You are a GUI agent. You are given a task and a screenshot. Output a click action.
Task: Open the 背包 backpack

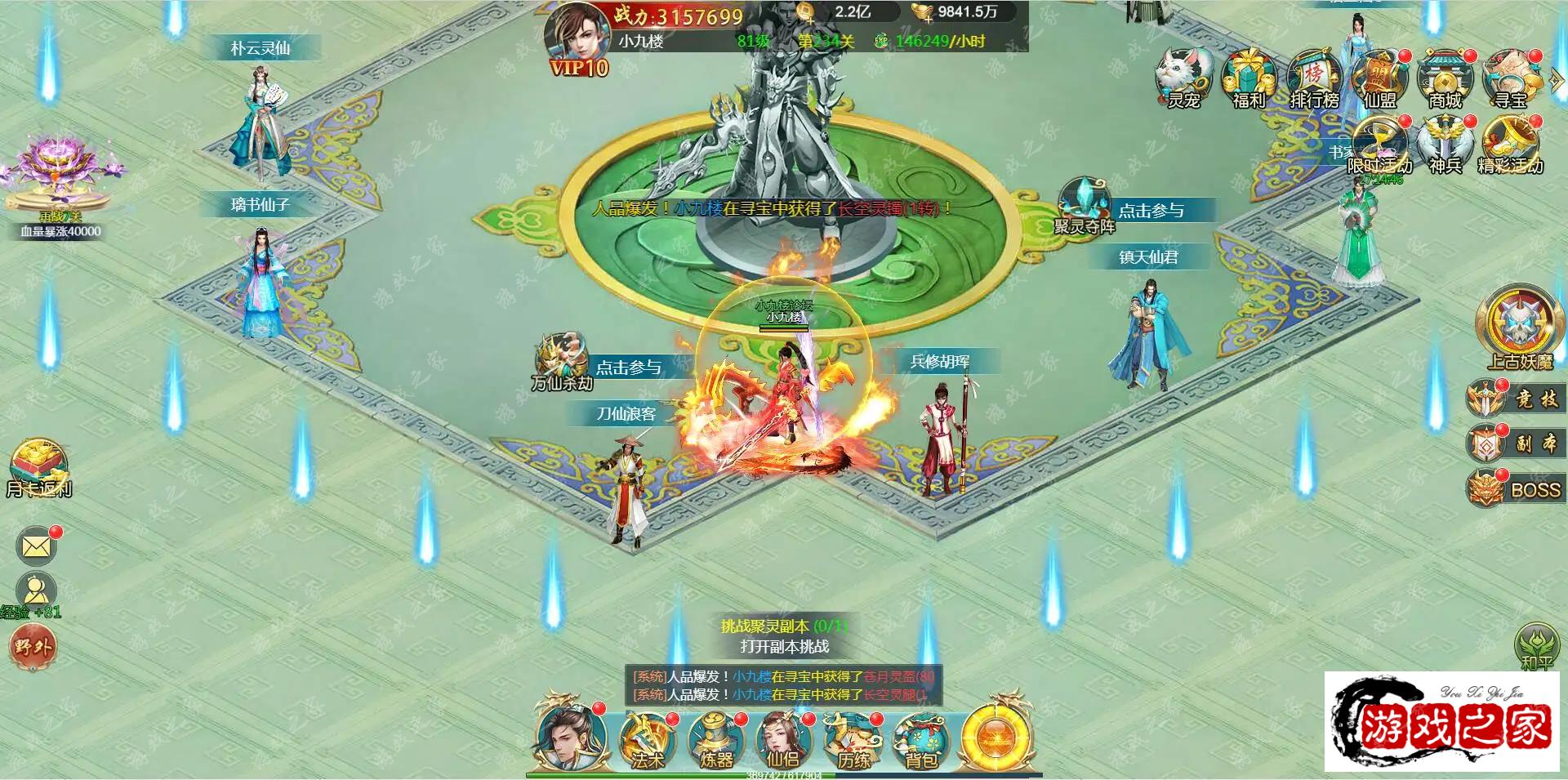pyautogui.click(x=920, y=741)
